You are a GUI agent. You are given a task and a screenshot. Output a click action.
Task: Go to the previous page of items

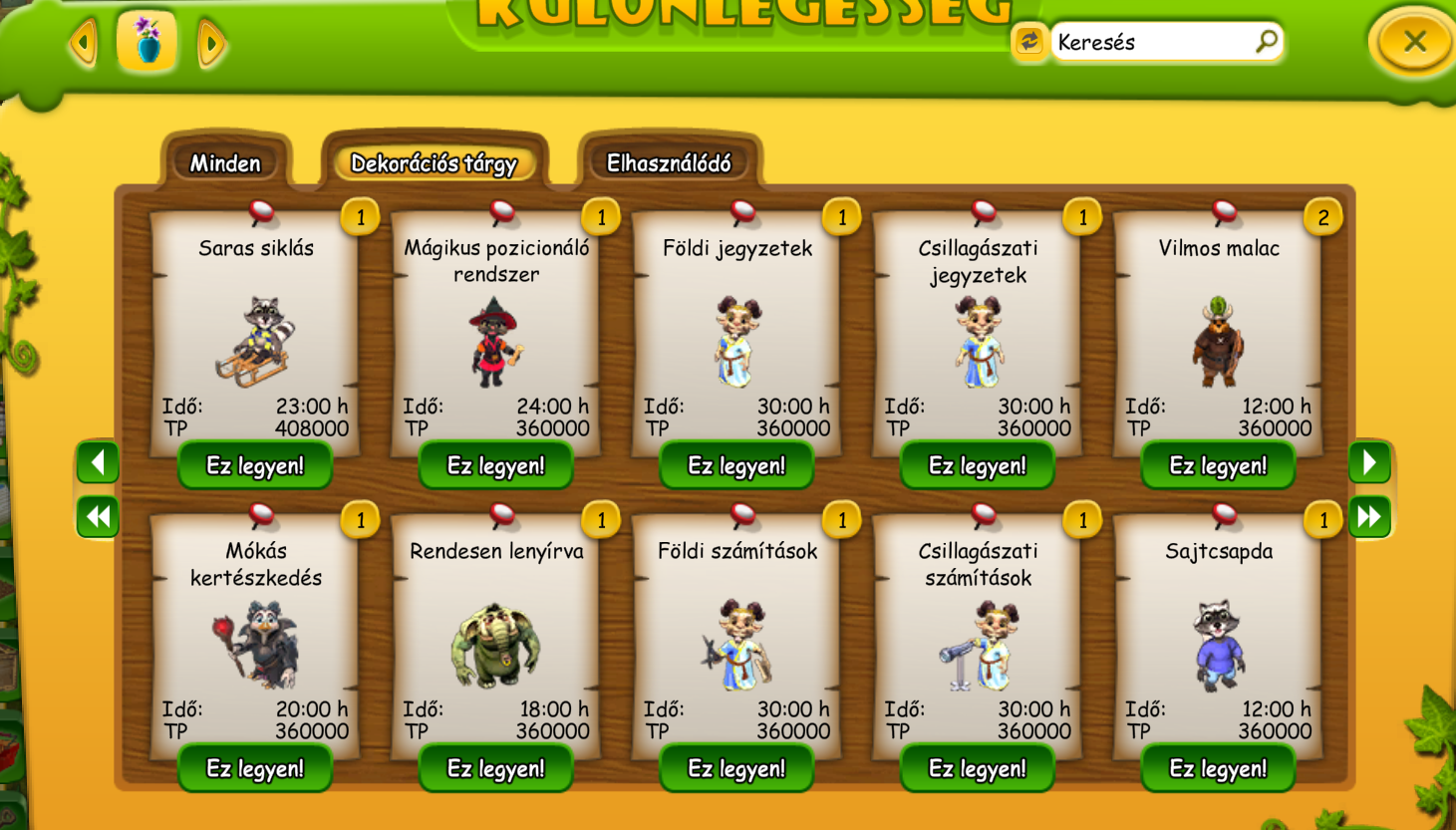click(x=98, y=462)
